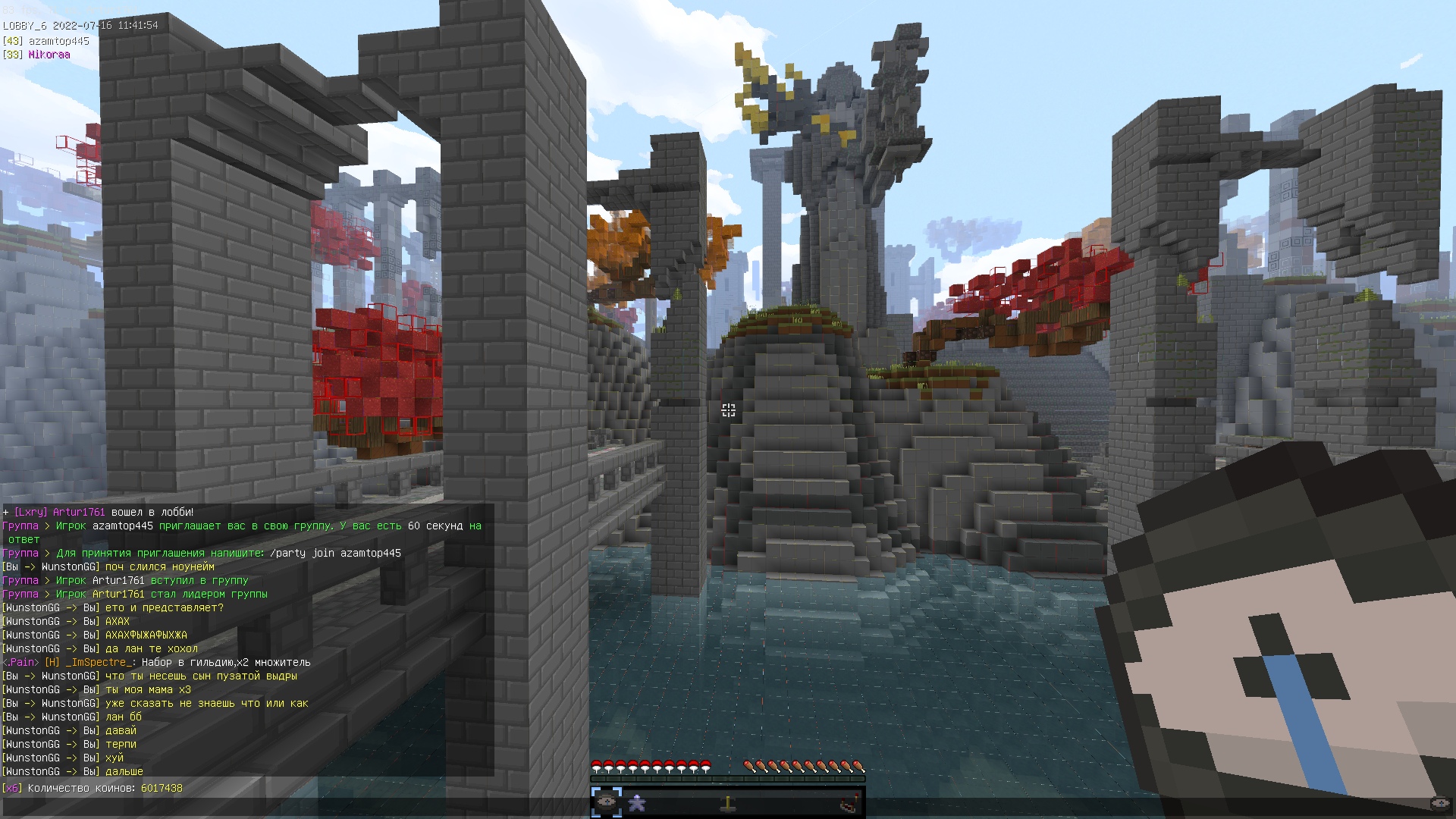Select the redstone comparator hotbar slot

point(850,802)
